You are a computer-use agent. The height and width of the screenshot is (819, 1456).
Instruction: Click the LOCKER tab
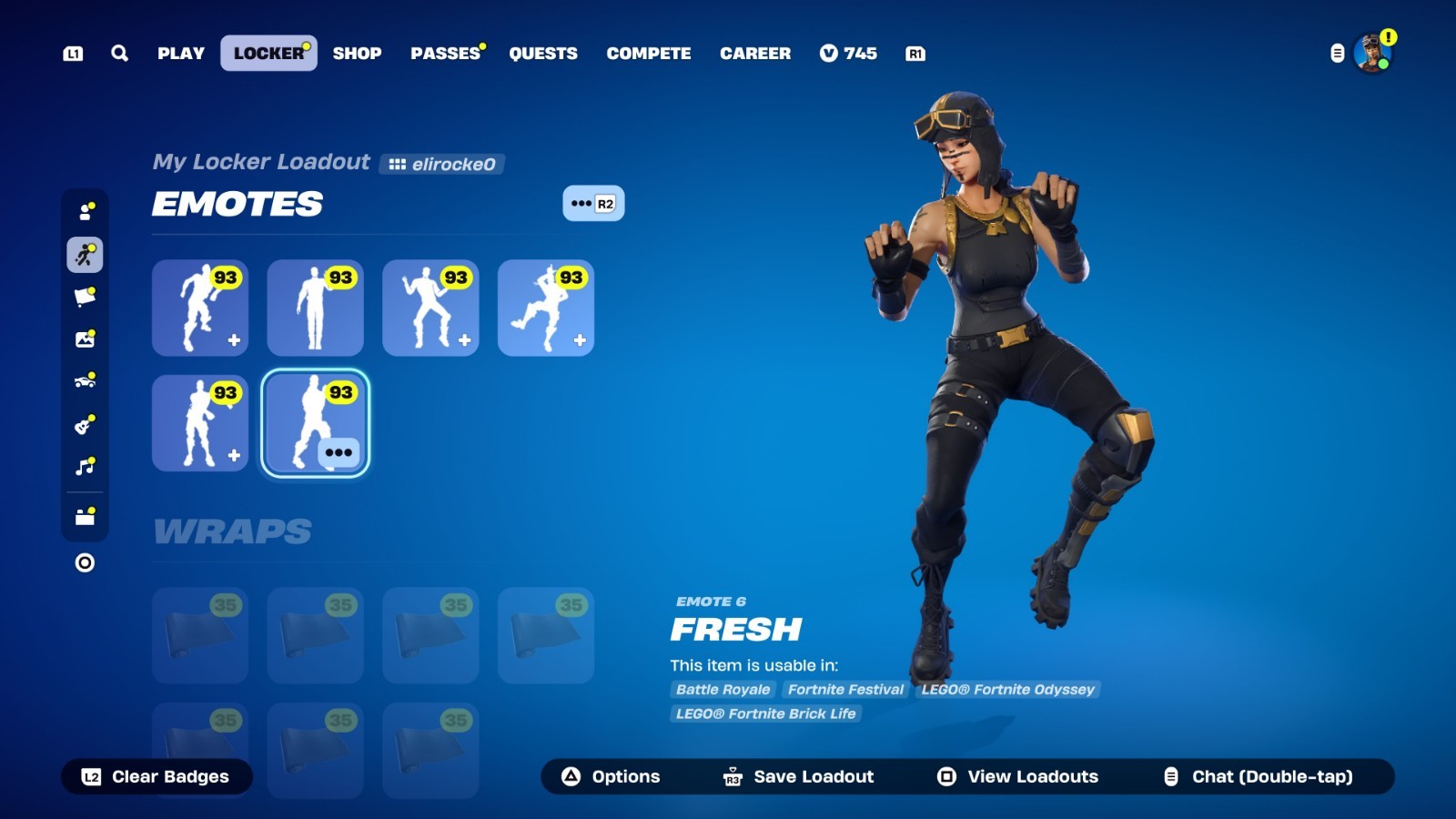point(268,54)
